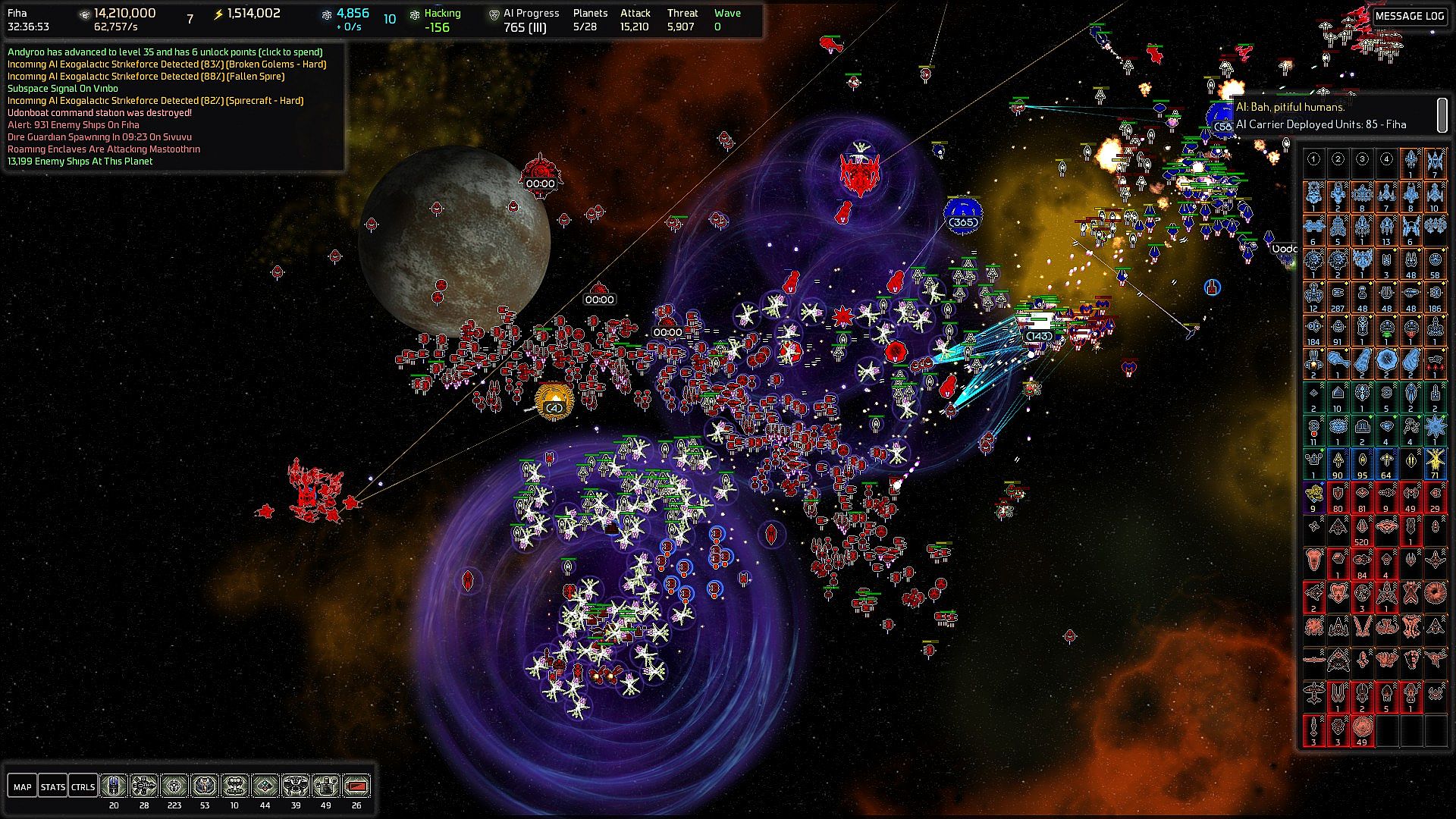Viewport: 1456px width, 819px height.
Task: Open the galaxy MAP view
Action: (23, 786)
